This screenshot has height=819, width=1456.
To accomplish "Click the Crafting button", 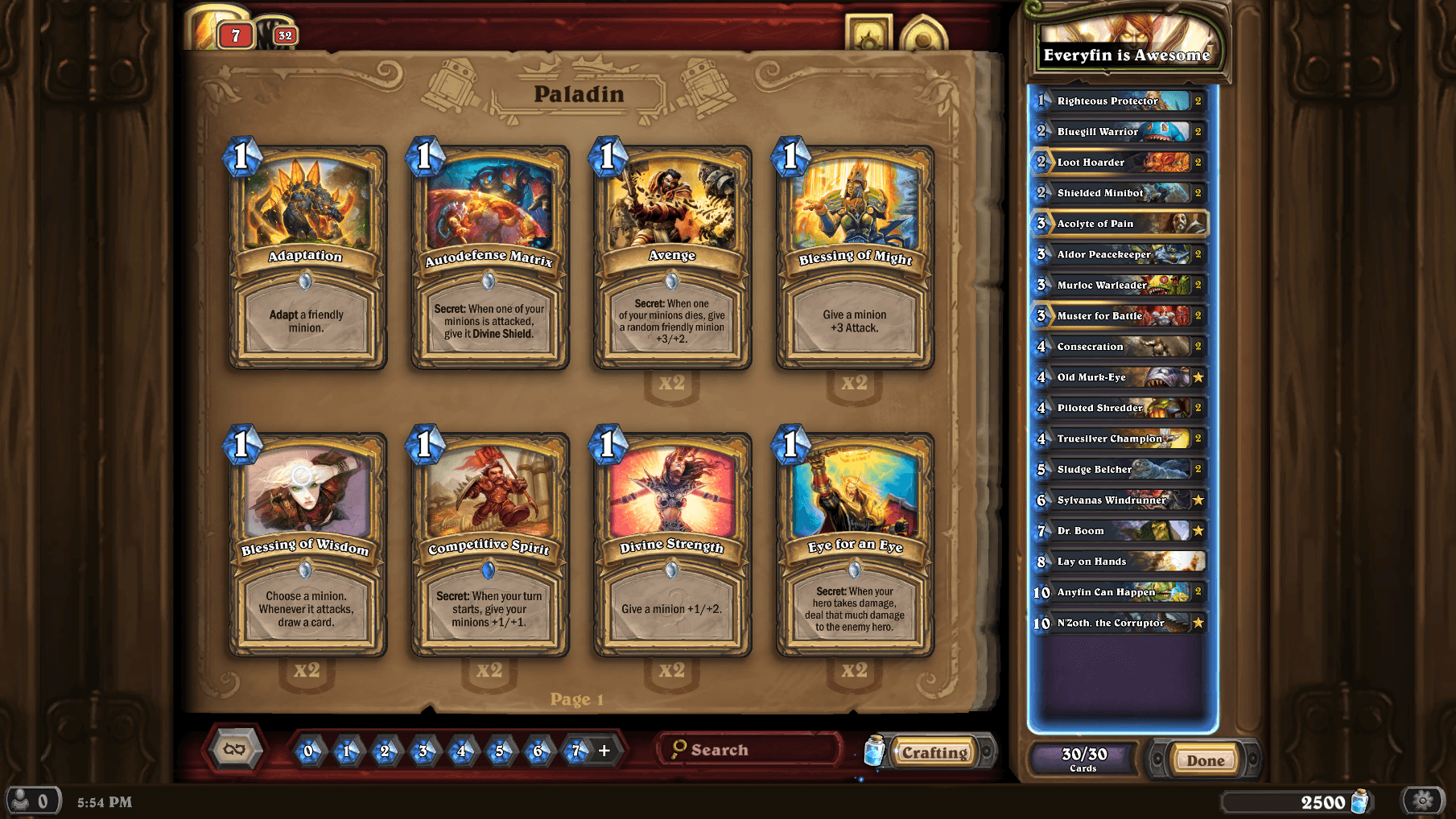I will tap(935, 753).
